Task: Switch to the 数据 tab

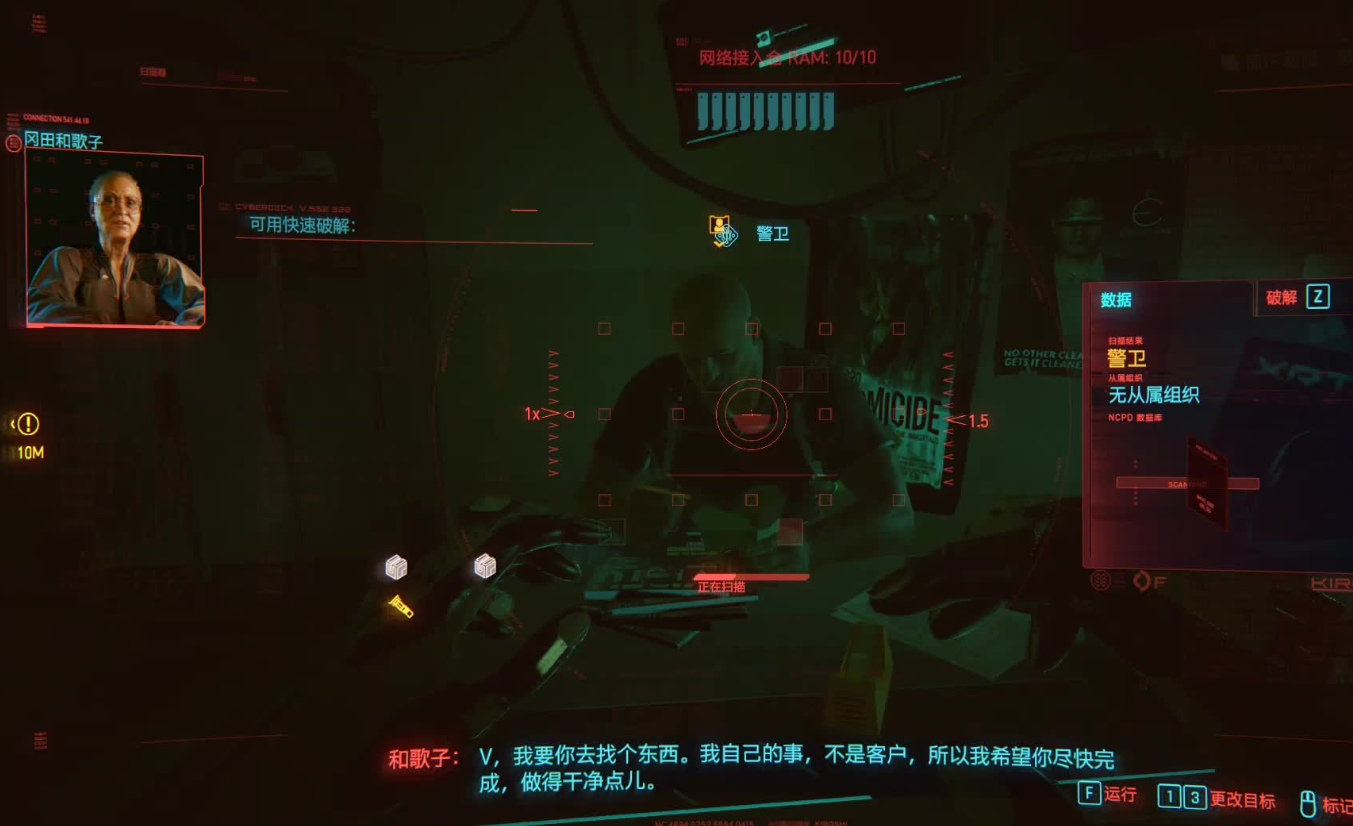Action: coord(1114,300)
